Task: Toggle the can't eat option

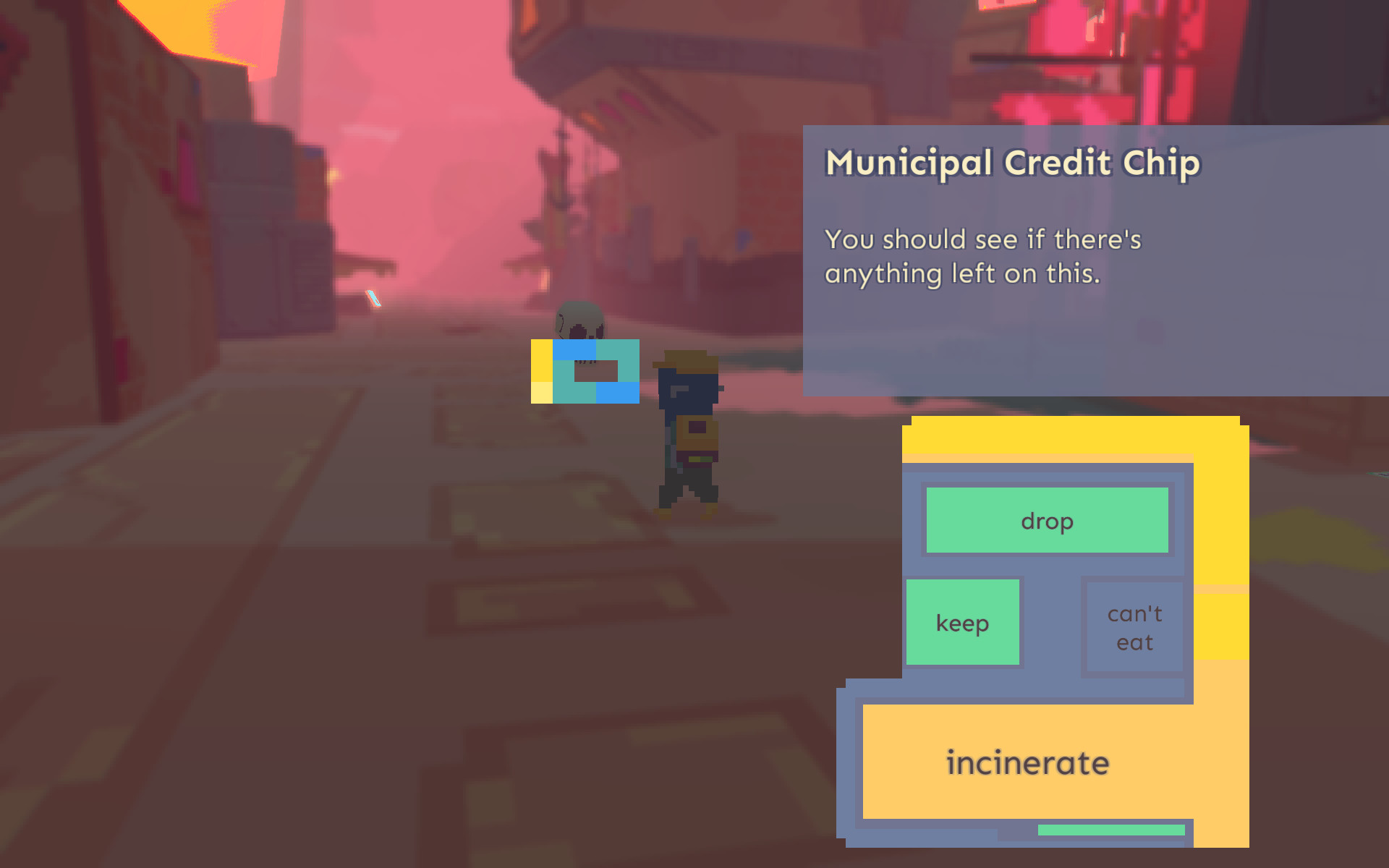Action: click(1134, 626)
